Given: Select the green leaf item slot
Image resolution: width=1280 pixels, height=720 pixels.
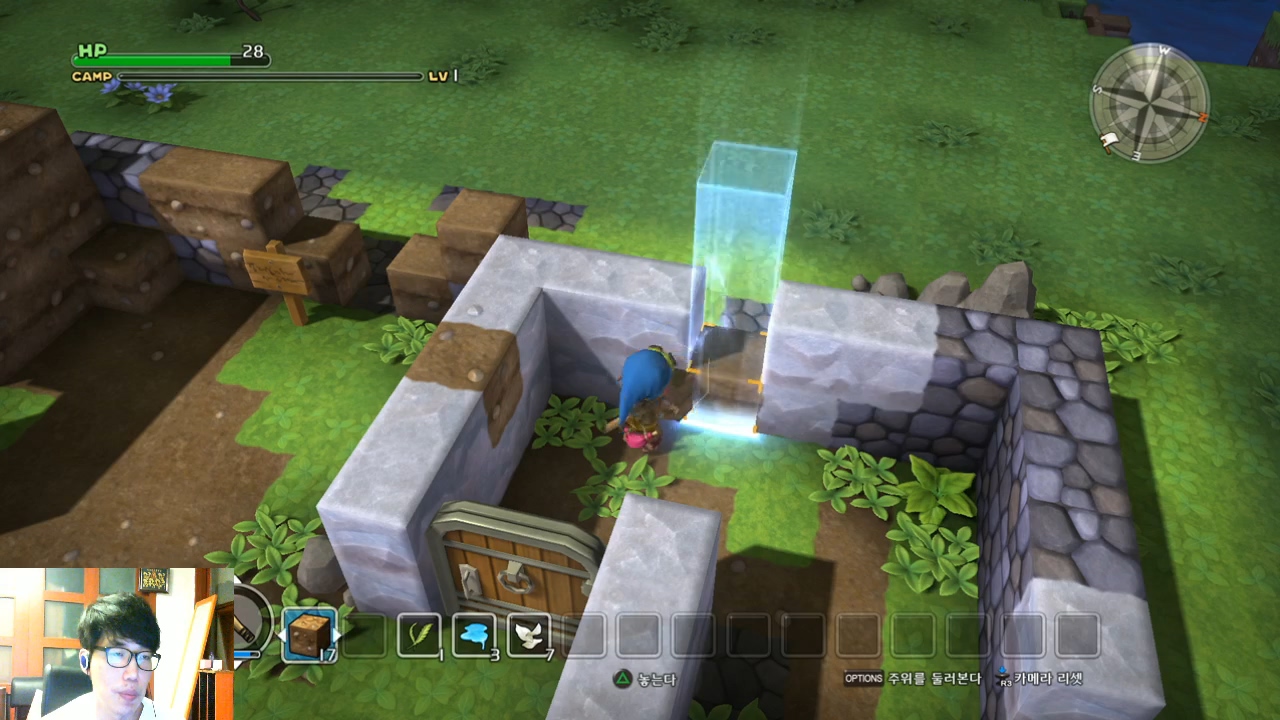Looking at the screenshot, I should pos(419,634).
